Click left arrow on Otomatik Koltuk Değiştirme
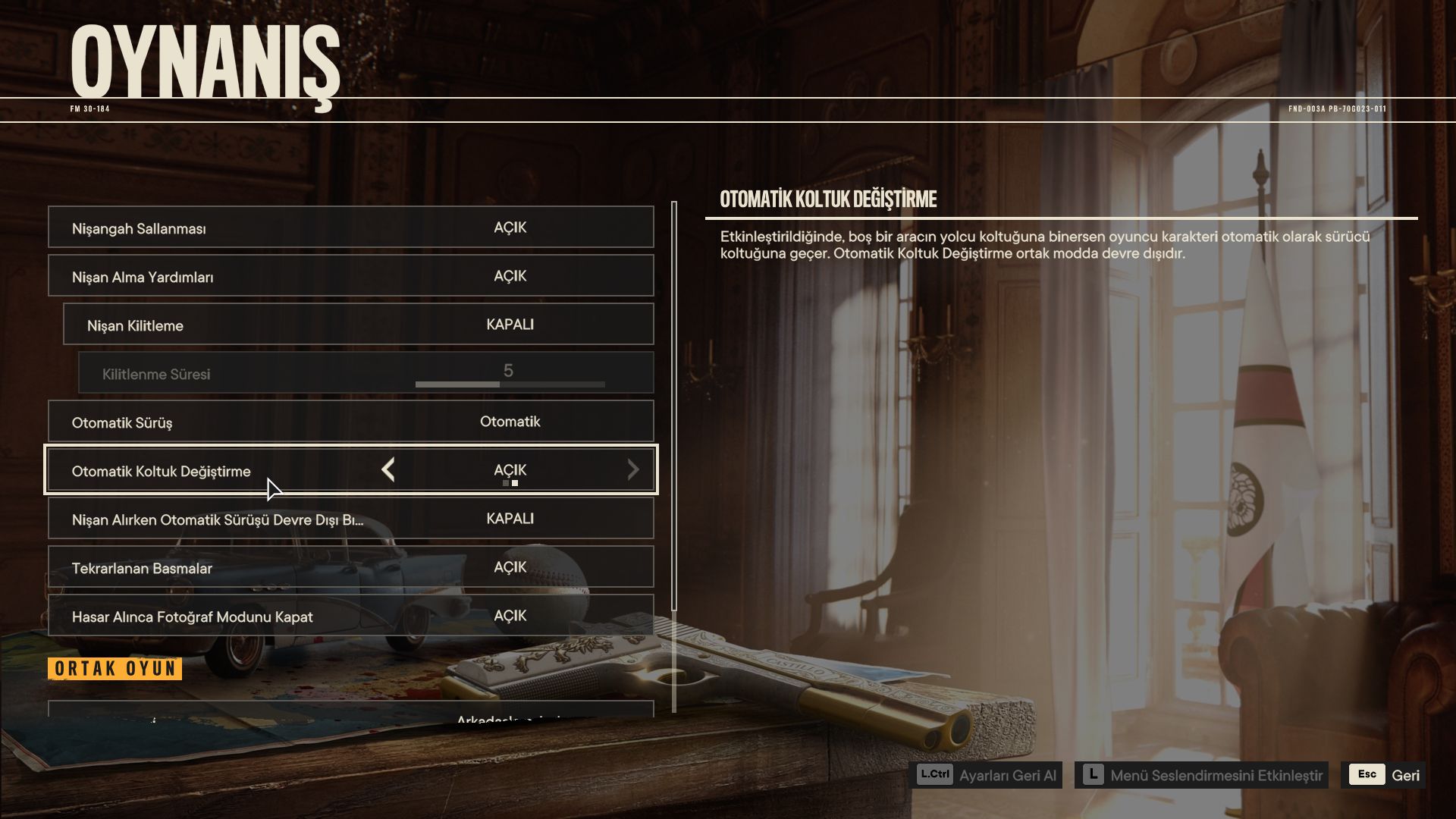This screenshot has width=1456, height=819. pos(388,470)
